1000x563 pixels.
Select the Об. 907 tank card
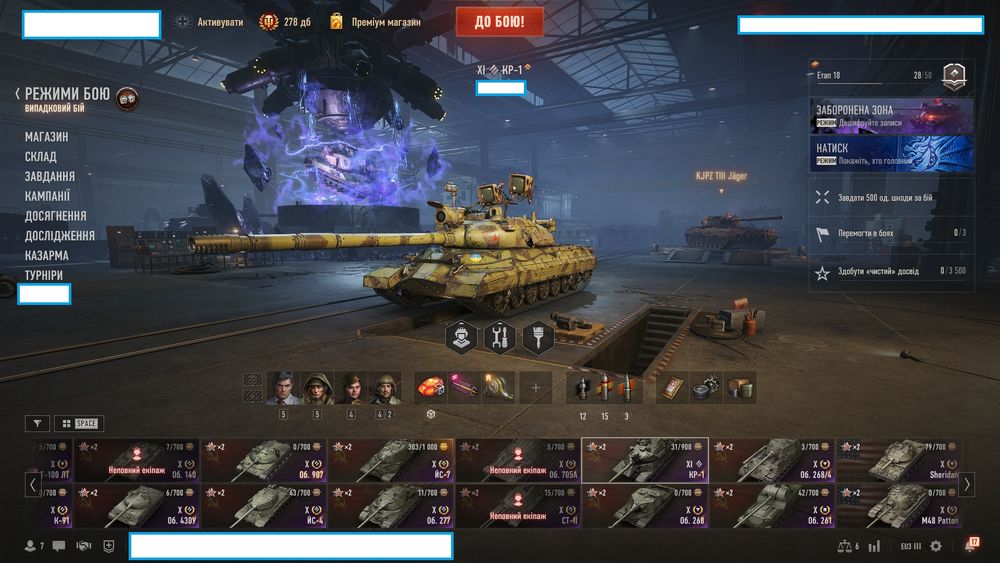pos(264,460)
